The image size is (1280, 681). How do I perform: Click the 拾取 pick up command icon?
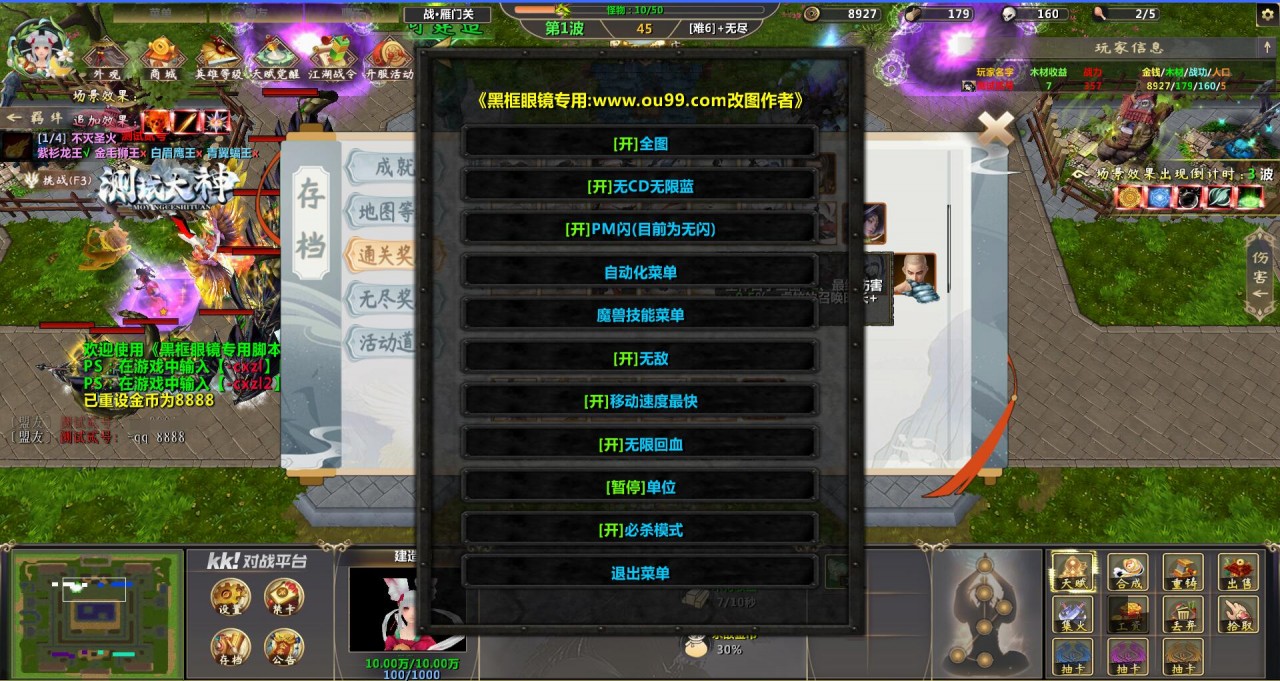[1238, 616]
